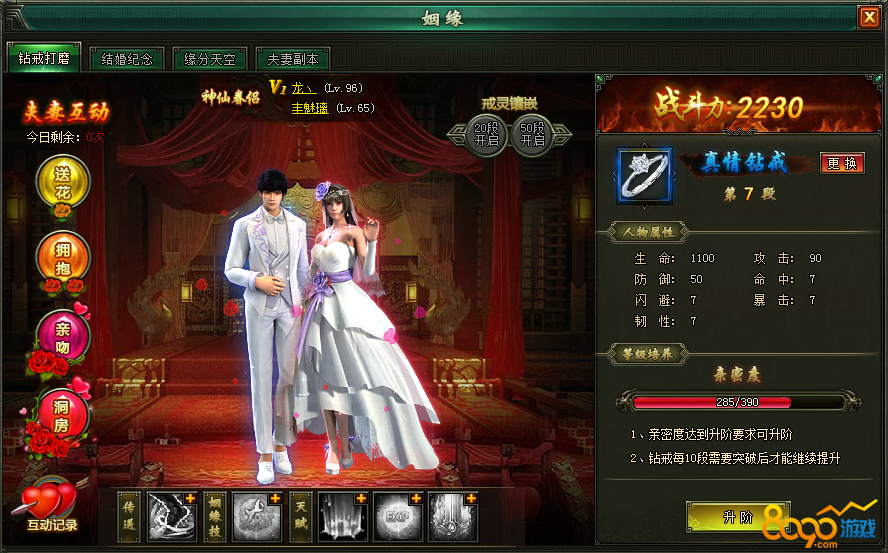Open the 结婚纪念 tab
This screenshot has height=553, width=888.
click(x=127, y=58)
